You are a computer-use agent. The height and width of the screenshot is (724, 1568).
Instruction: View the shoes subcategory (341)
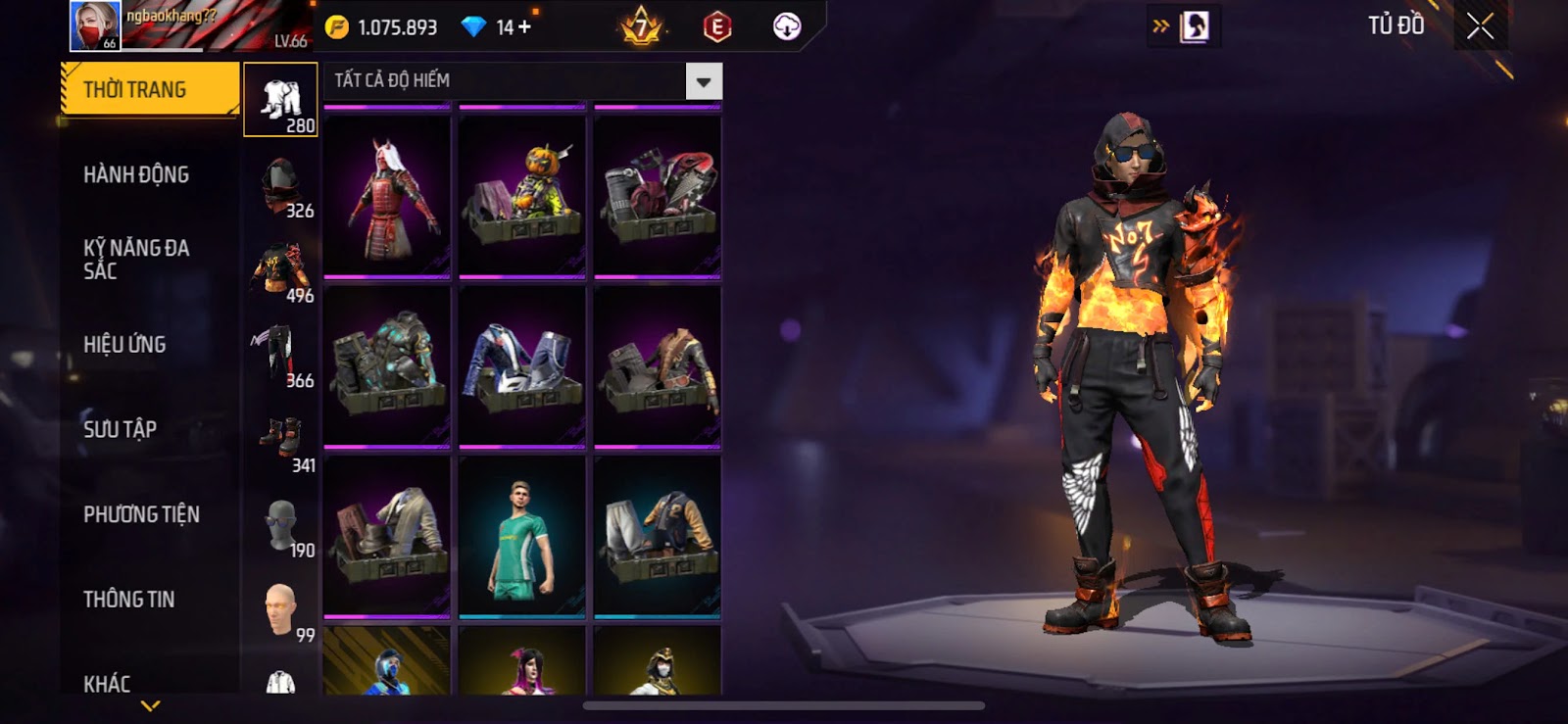280,441
